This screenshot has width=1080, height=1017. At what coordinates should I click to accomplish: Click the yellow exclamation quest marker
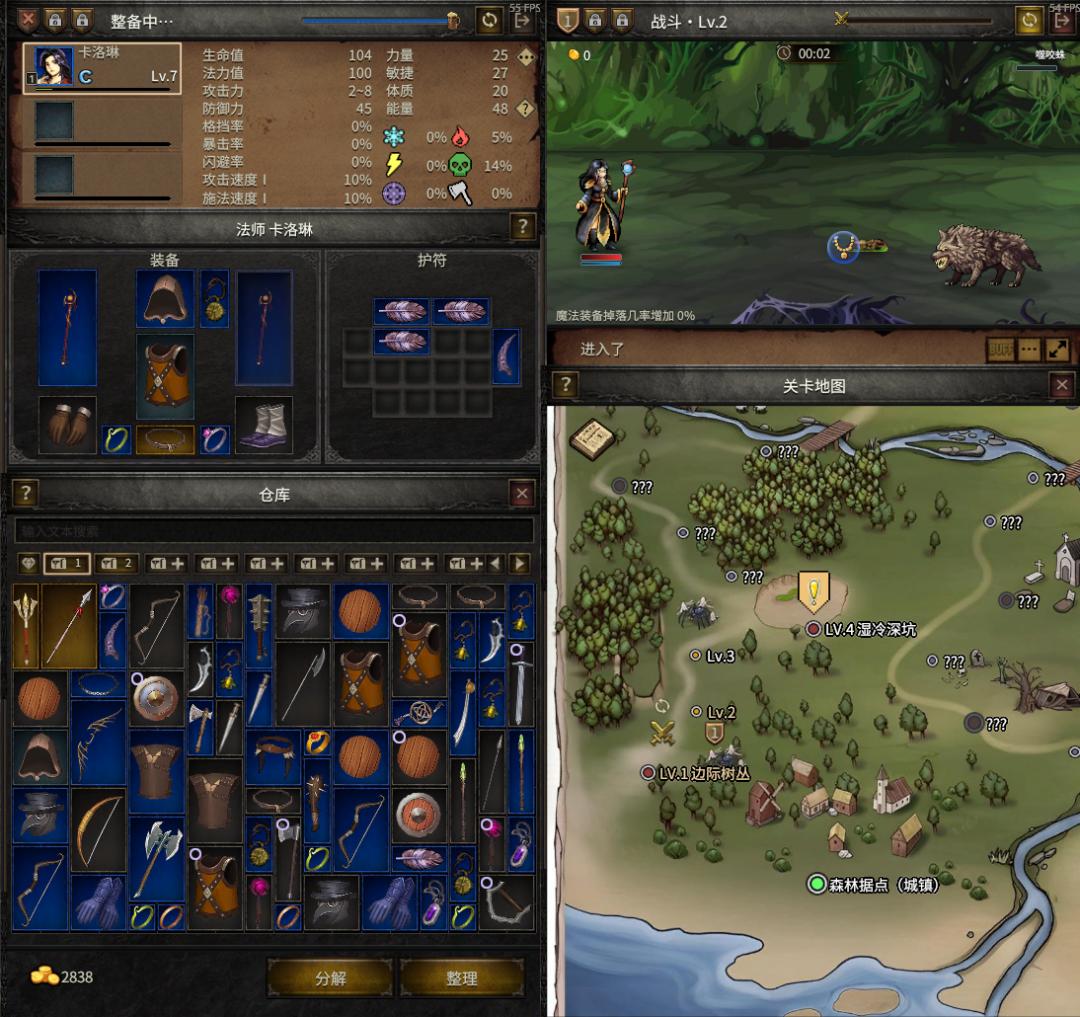tap(813, 591)
